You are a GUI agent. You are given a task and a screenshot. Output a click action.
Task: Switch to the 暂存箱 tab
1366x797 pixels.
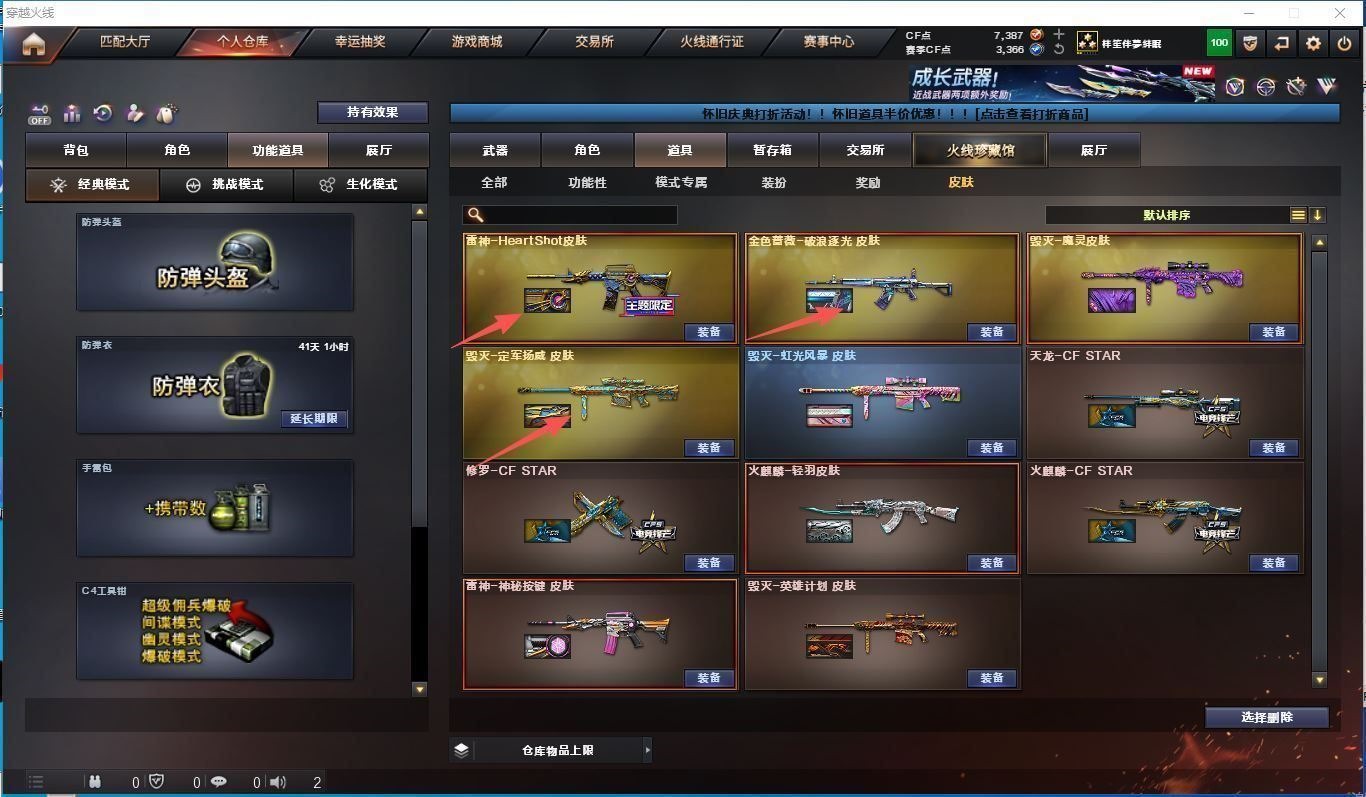(x=772, y=150)
